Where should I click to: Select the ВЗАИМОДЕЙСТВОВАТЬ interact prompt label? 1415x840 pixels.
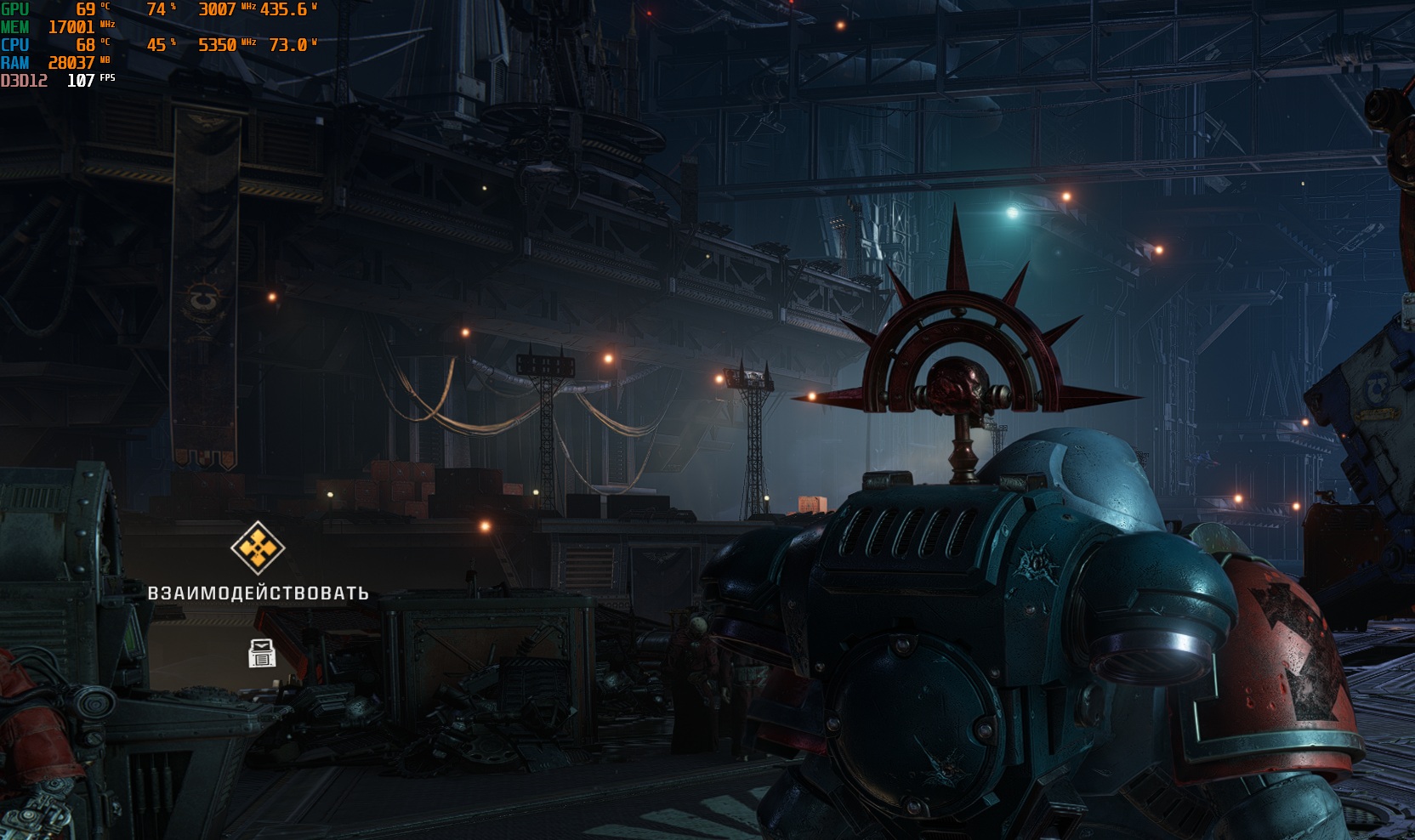click(x=259, y=593)
